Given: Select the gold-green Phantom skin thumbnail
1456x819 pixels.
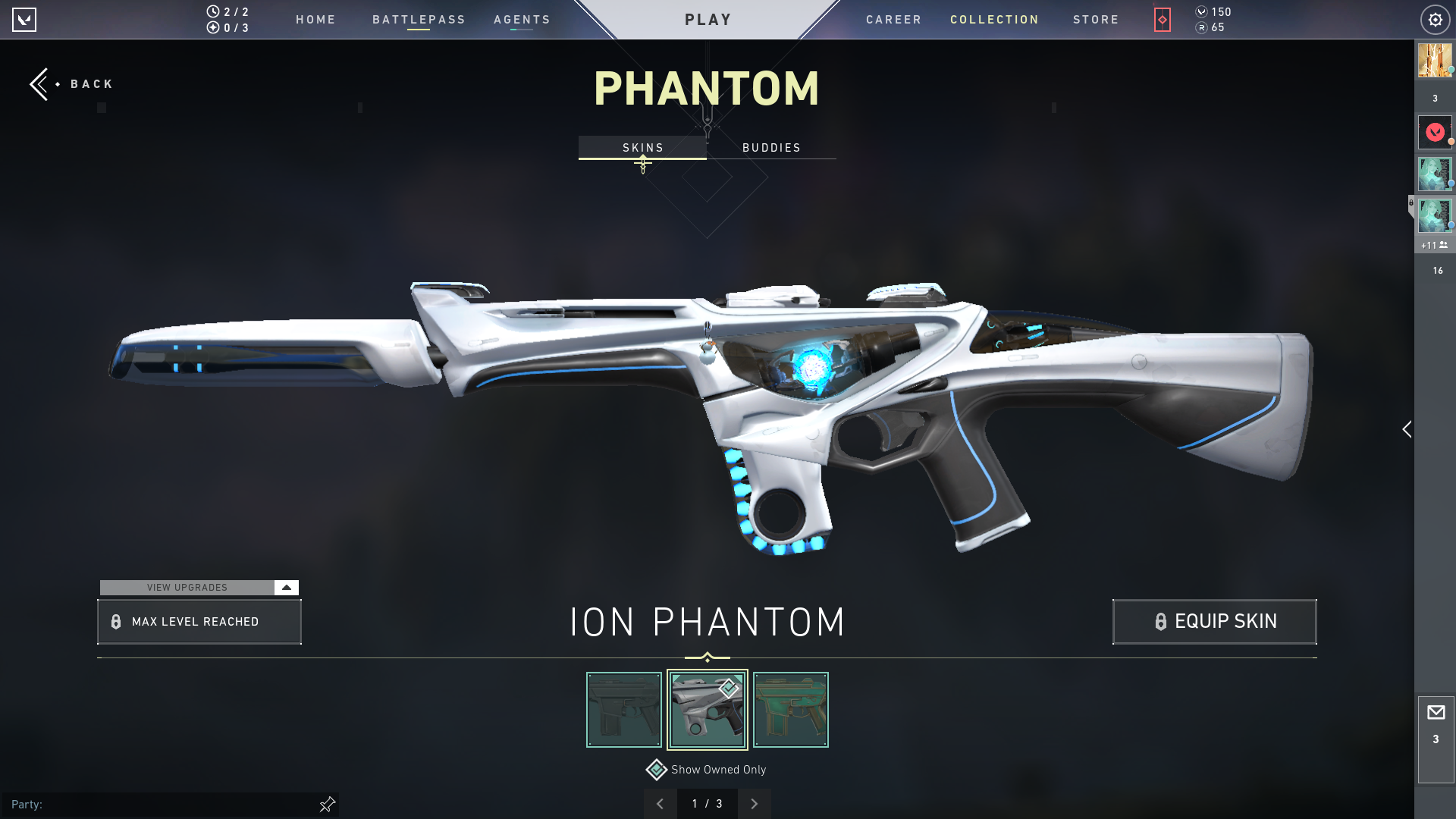Looking at the screenshot, I should point(790,710).
